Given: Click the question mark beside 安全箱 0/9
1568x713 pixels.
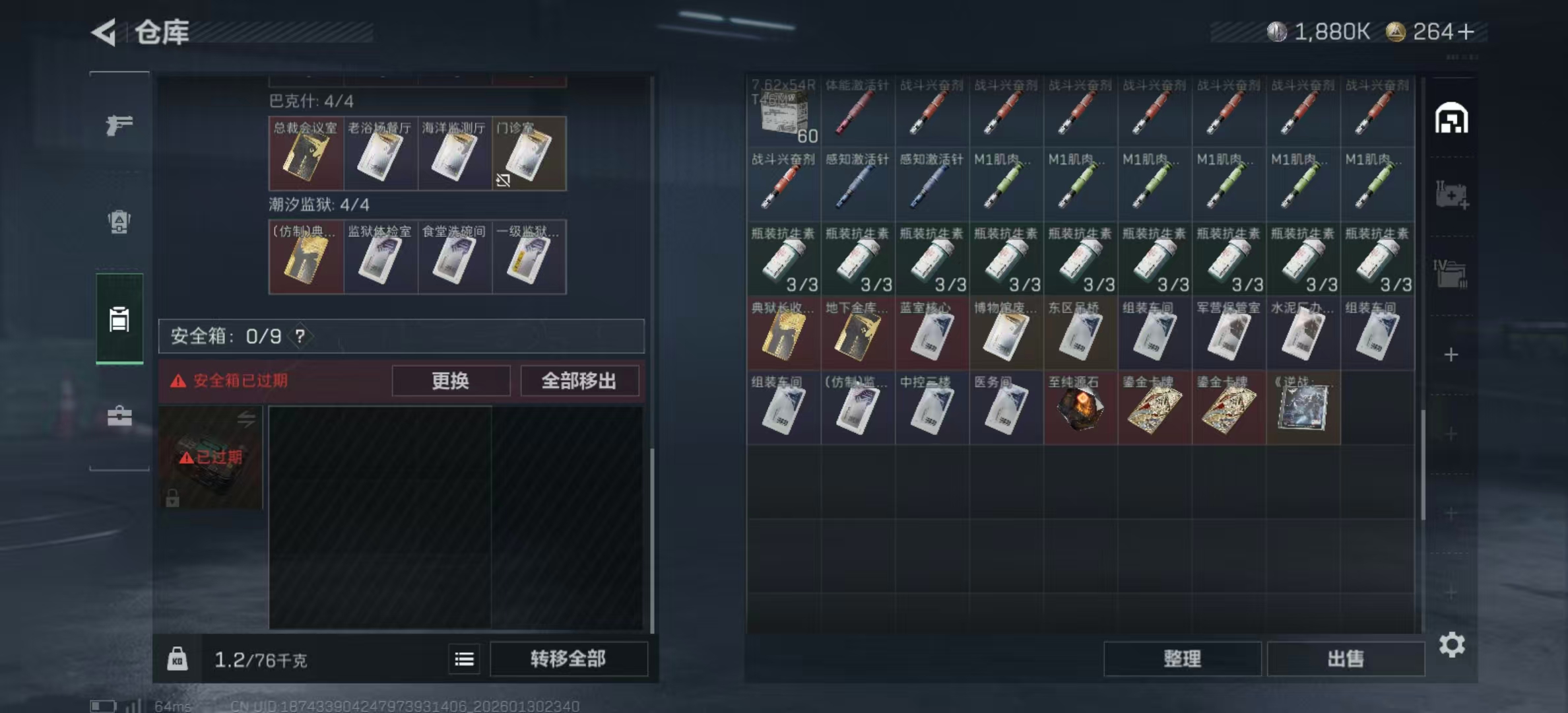Looking at the screenshot, I should pyautogui.click(x=301, y=335).
